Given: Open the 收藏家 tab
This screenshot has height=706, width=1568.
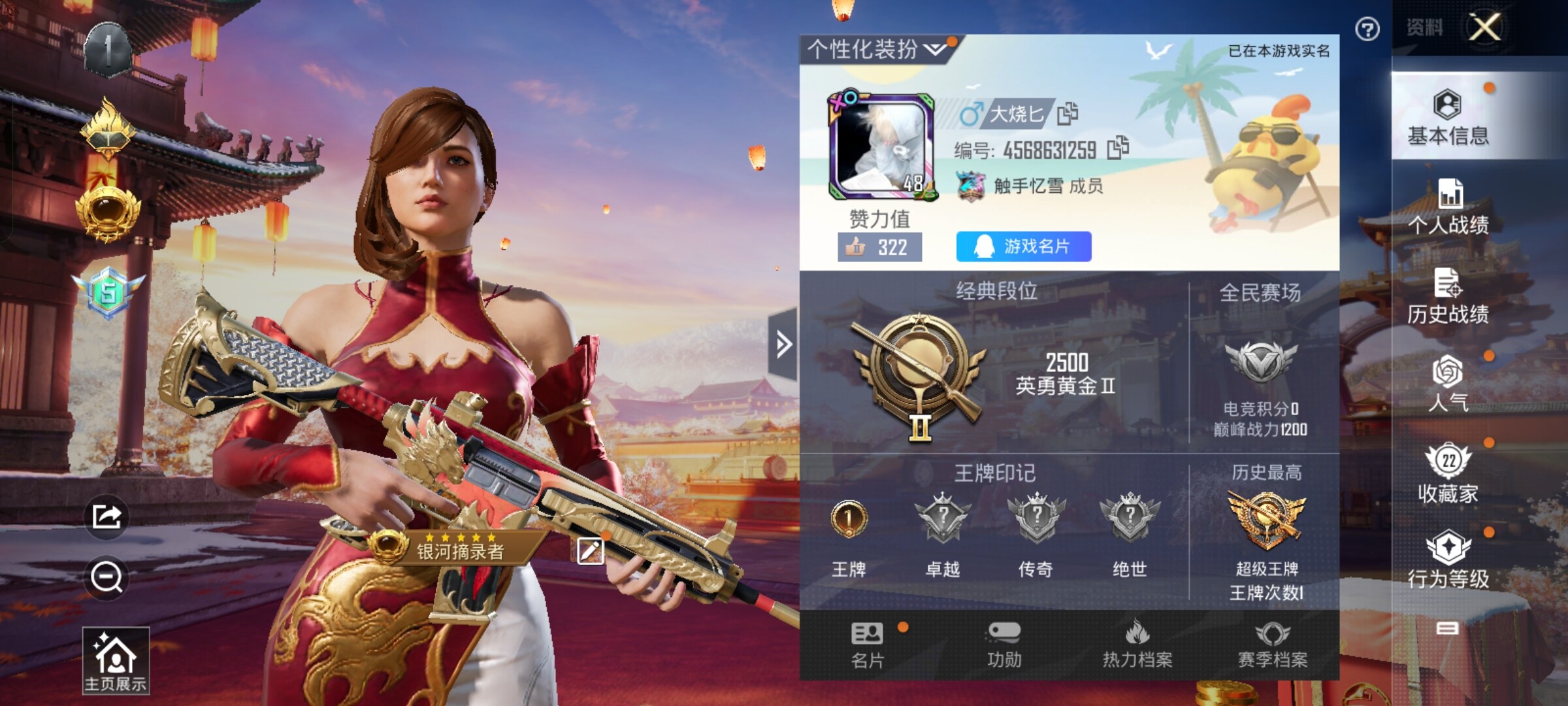Looking at the screenshot, I should pyautogui.click(x=1448, y=474).
